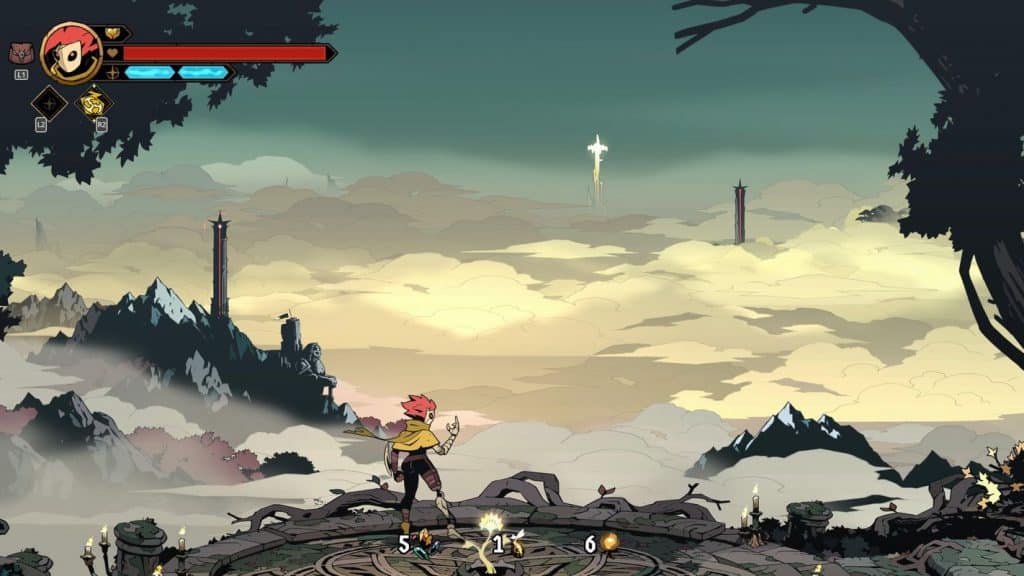
Task: Click the golden winged bug counter icon
Action: 517,544
